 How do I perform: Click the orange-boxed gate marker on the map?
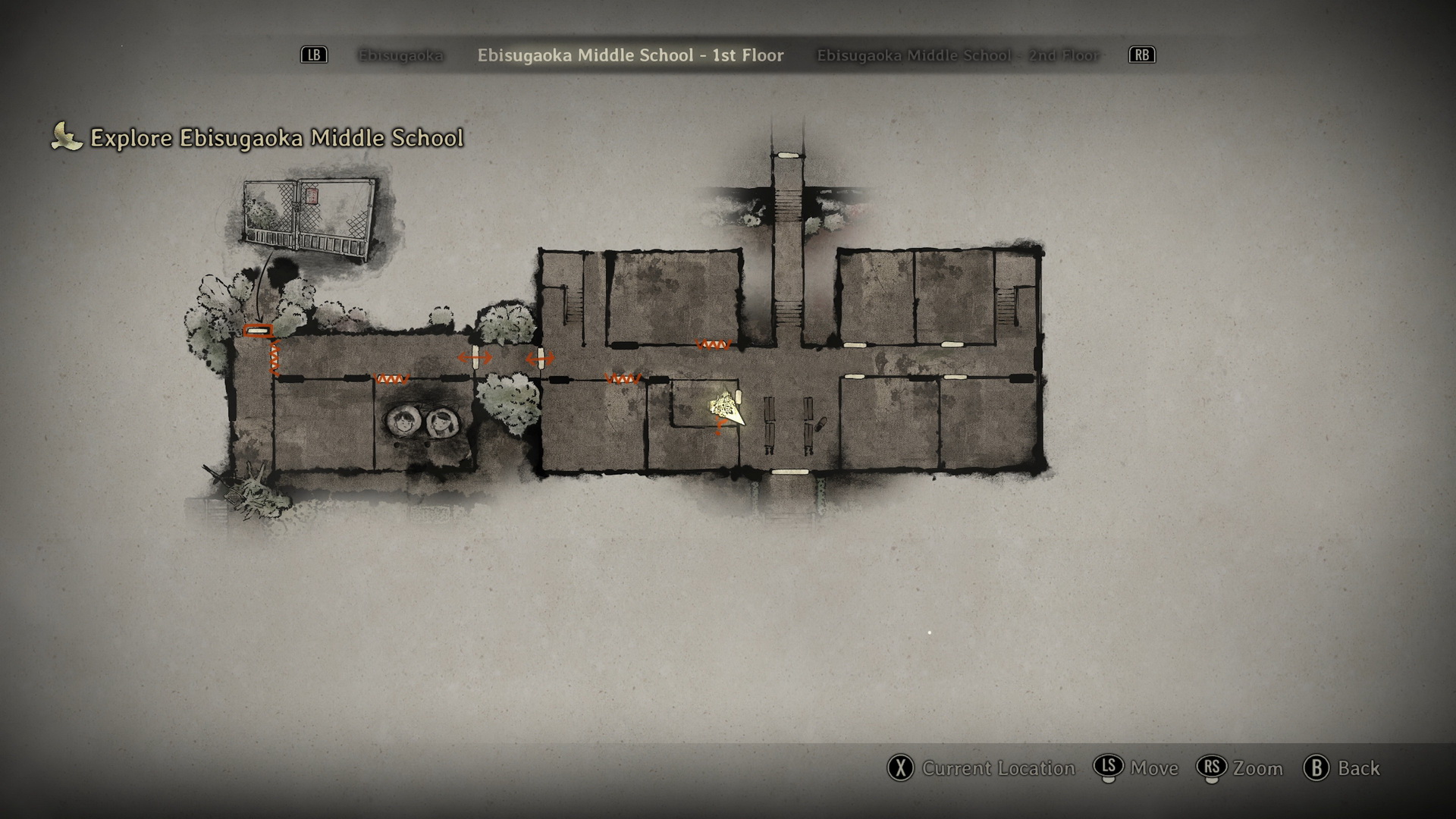(258, 331)
